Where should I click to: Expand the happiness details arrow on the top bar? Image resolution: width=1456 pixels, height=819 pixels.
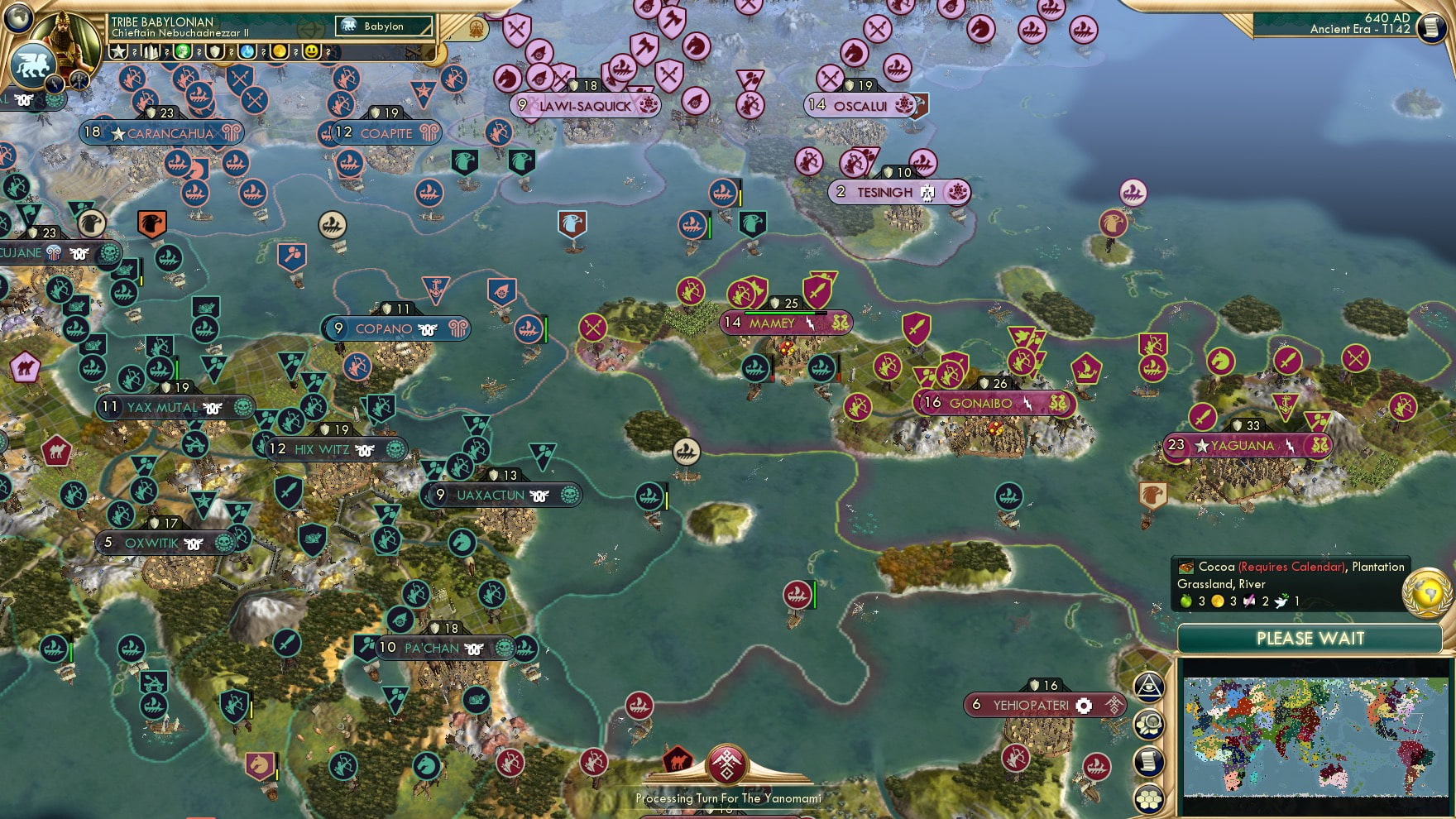pyautogui.click(x=328, y=52)
